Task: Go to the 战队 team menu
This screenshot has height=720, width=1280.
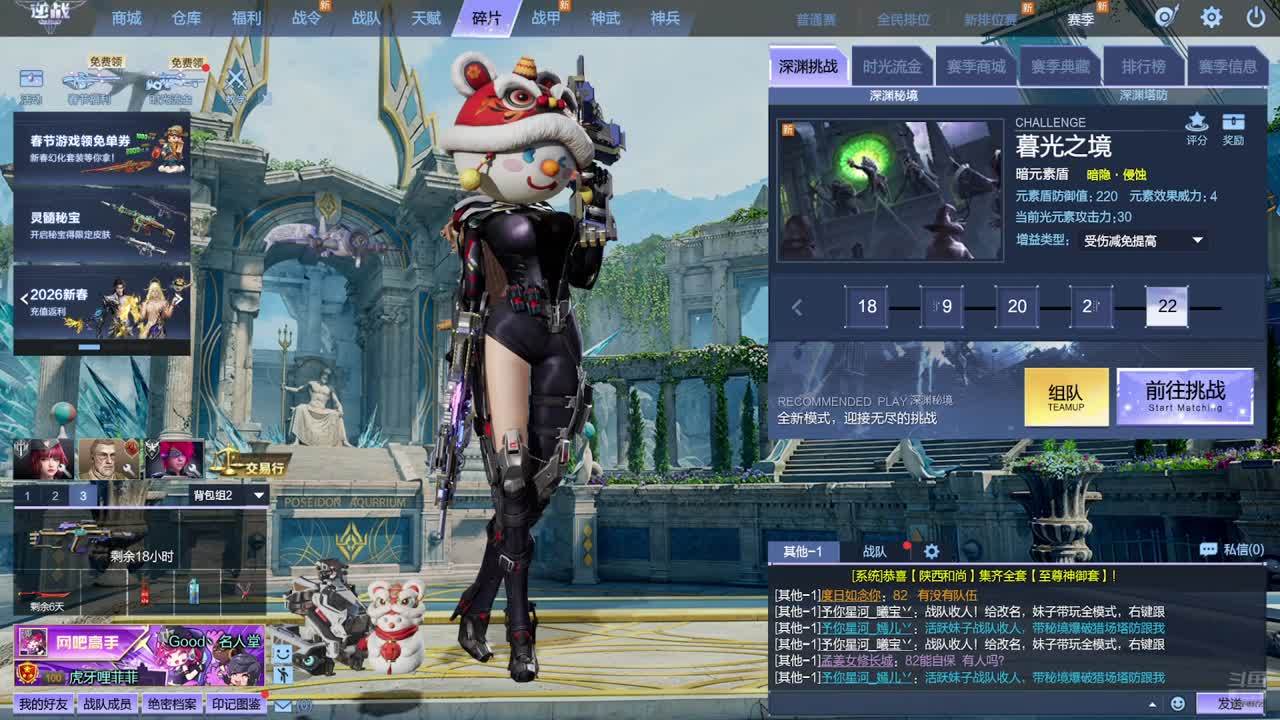Action: point(366,18)
